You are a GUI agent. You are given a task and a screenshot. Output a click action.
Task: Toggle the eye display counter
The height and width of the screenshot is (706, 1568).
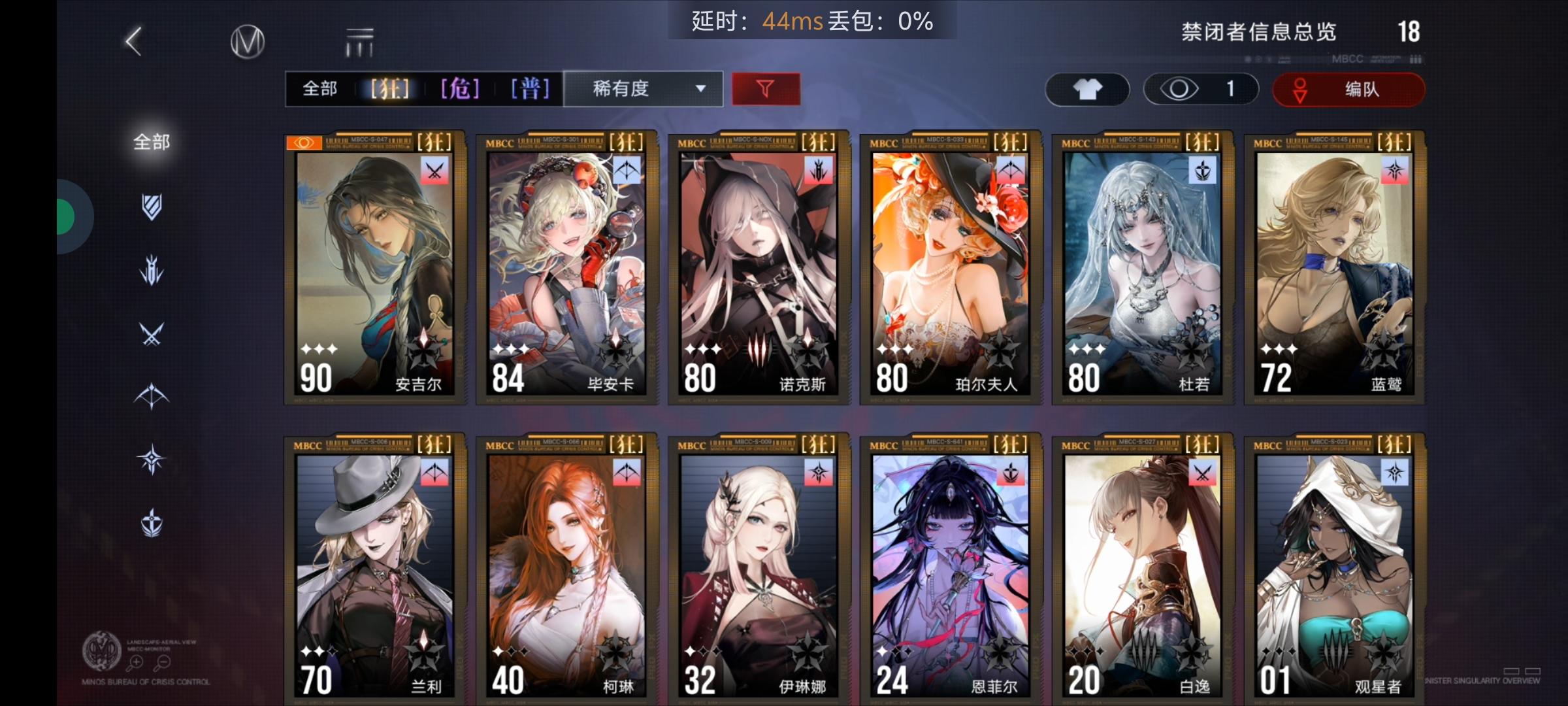(x=1201, y=89)
